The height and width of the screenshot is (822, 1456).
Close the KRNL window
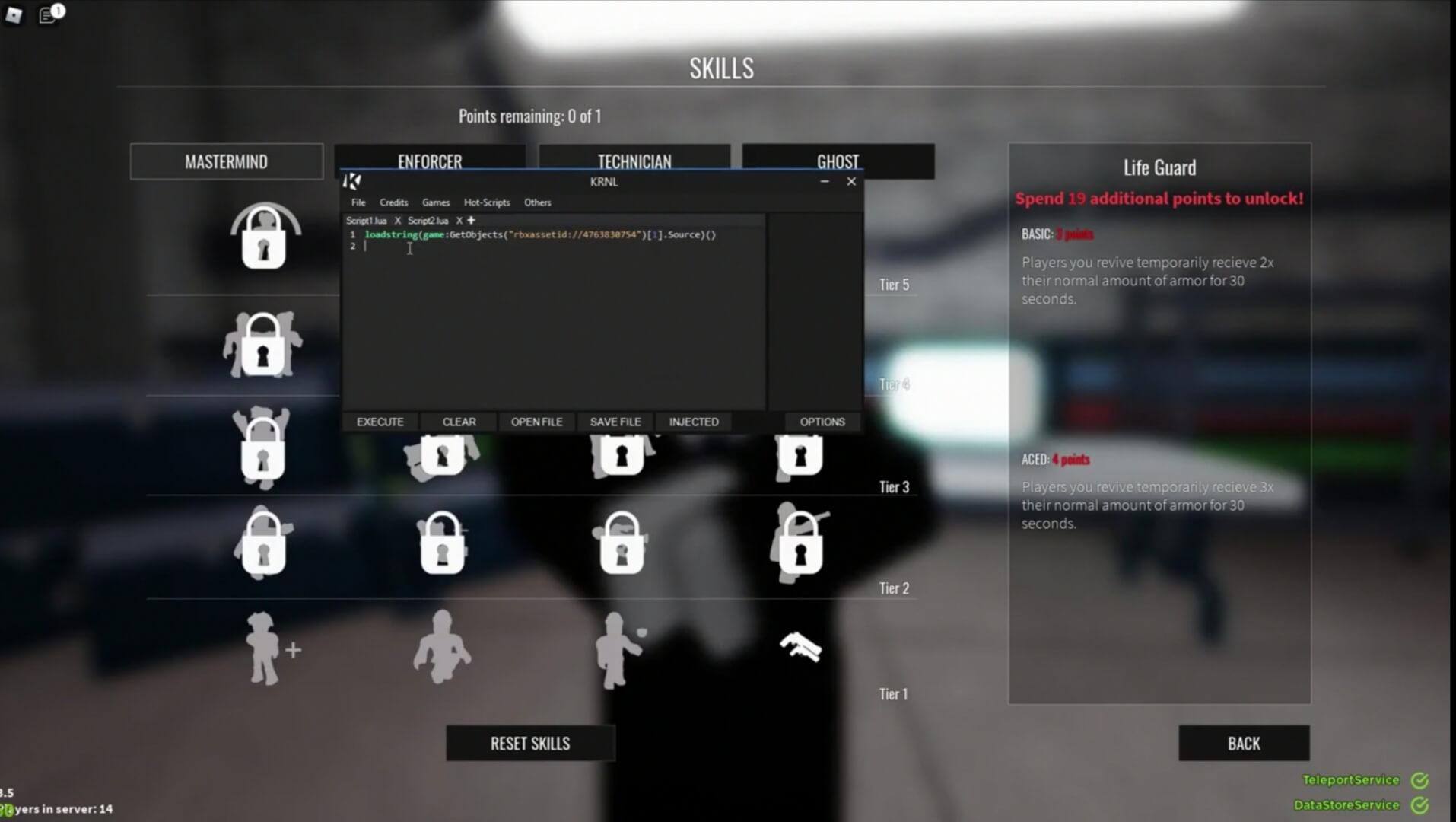coord(851,181)
